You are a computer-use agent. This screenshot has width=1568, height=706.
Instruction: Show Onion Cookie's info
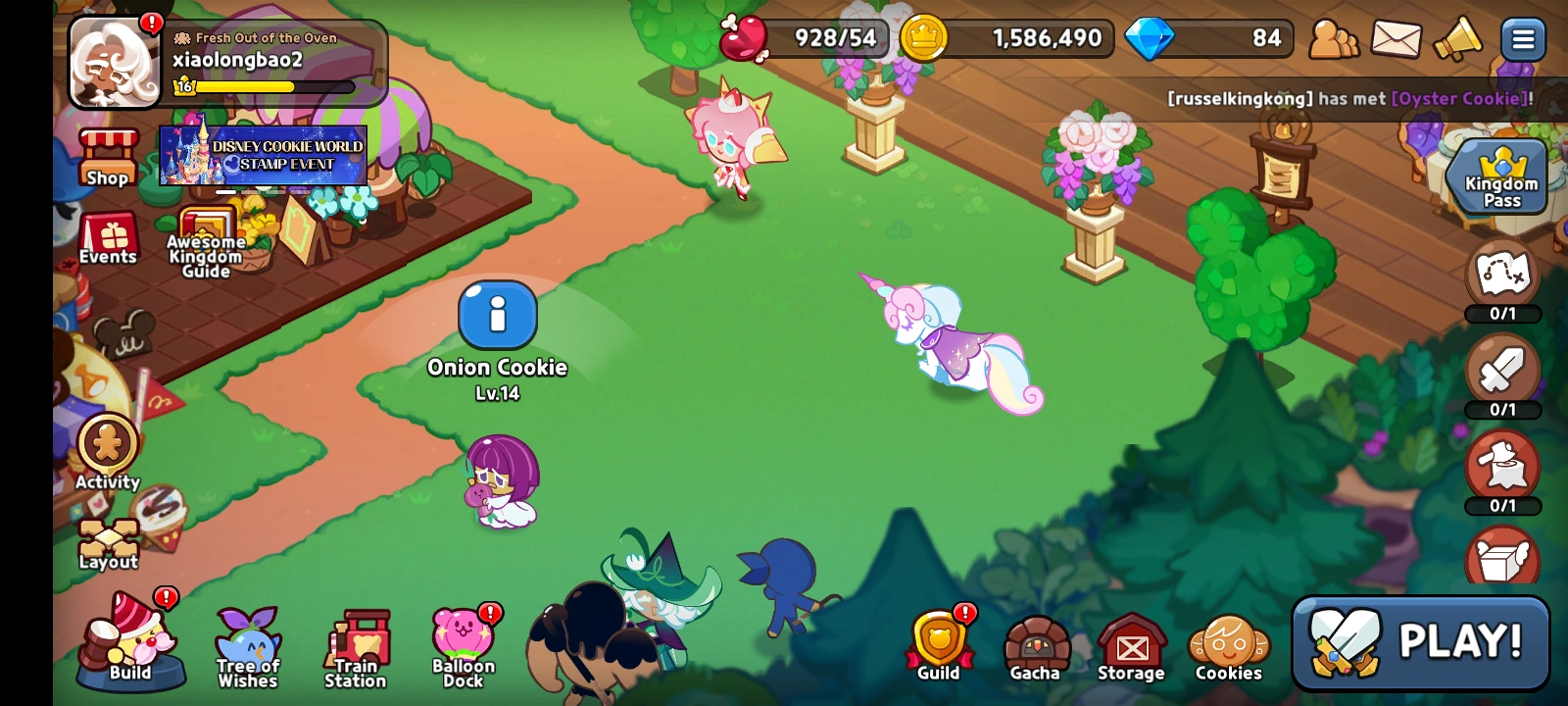pos(498,316)
